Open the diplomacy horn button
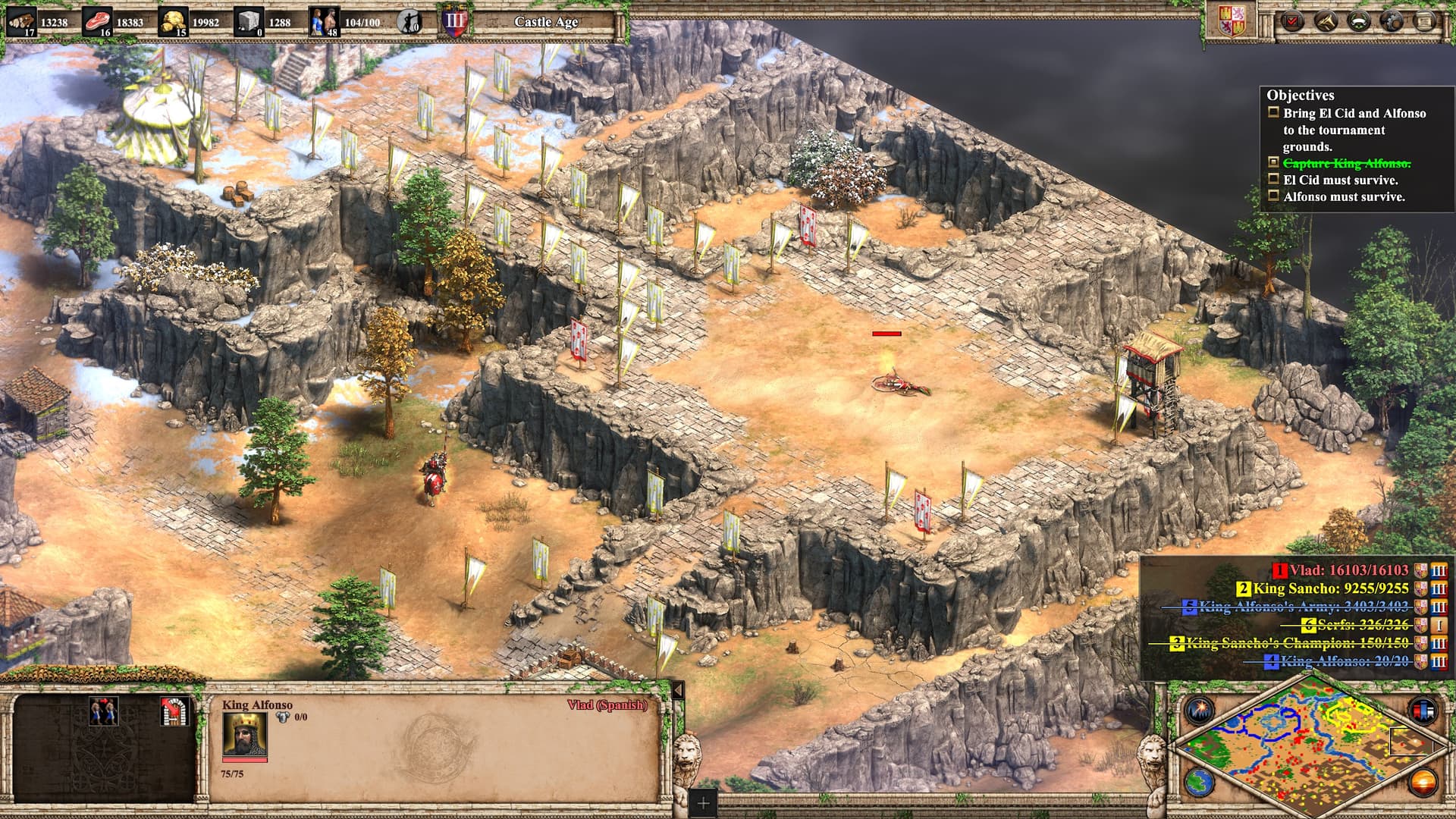1456x819 pixels. [1326, 20]
